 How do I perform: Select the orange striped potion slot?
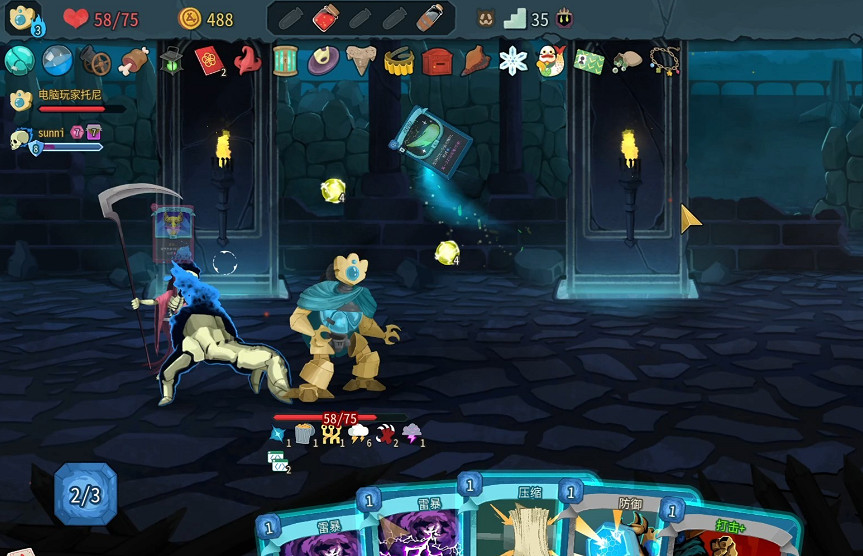[429, 17]
